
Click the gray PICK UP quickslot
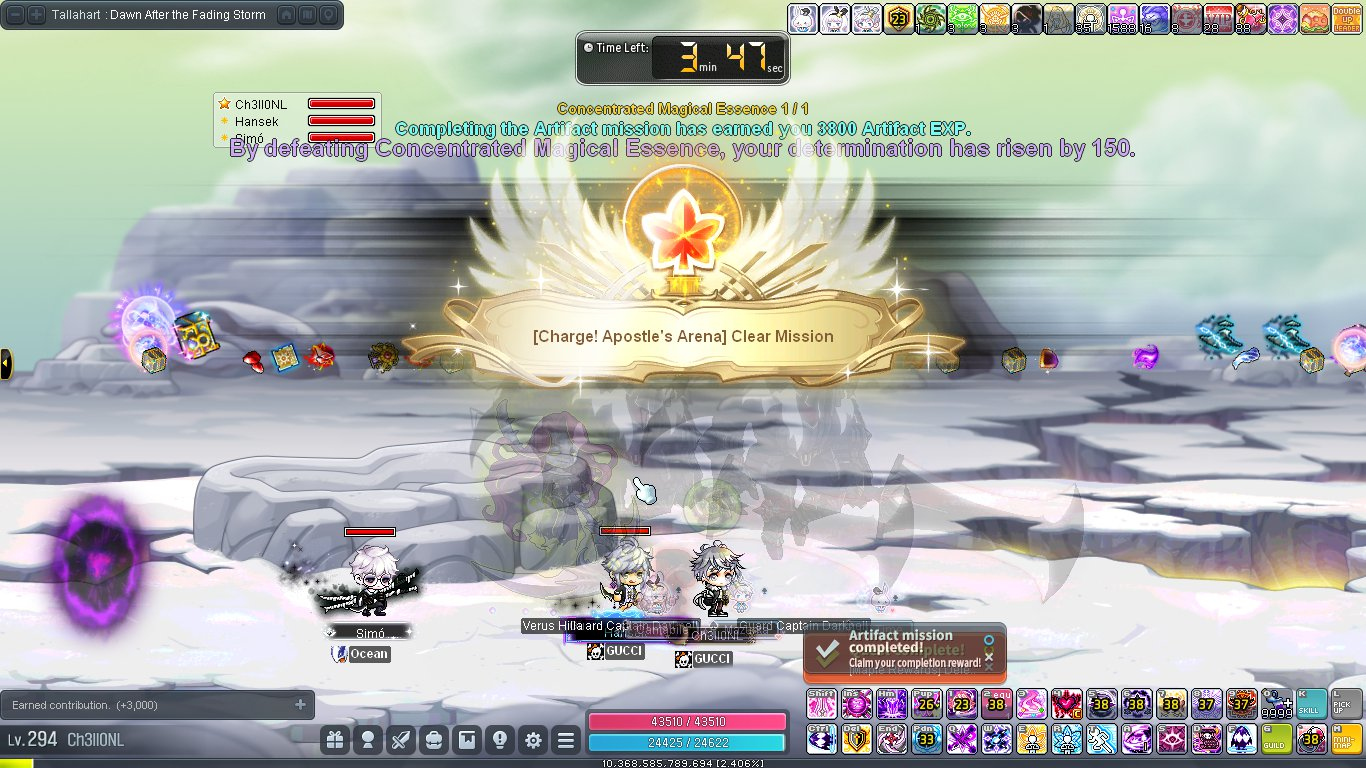tap(1345, 704)
